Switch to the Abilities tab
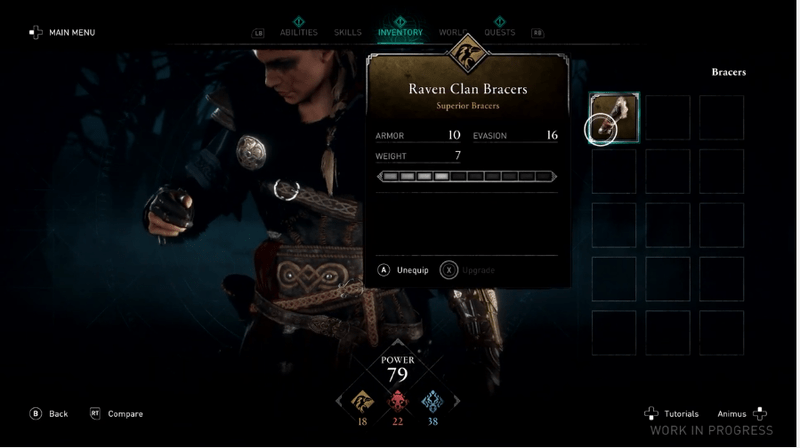This screenshot has width=800, height=448. click(x=299, y=32)
